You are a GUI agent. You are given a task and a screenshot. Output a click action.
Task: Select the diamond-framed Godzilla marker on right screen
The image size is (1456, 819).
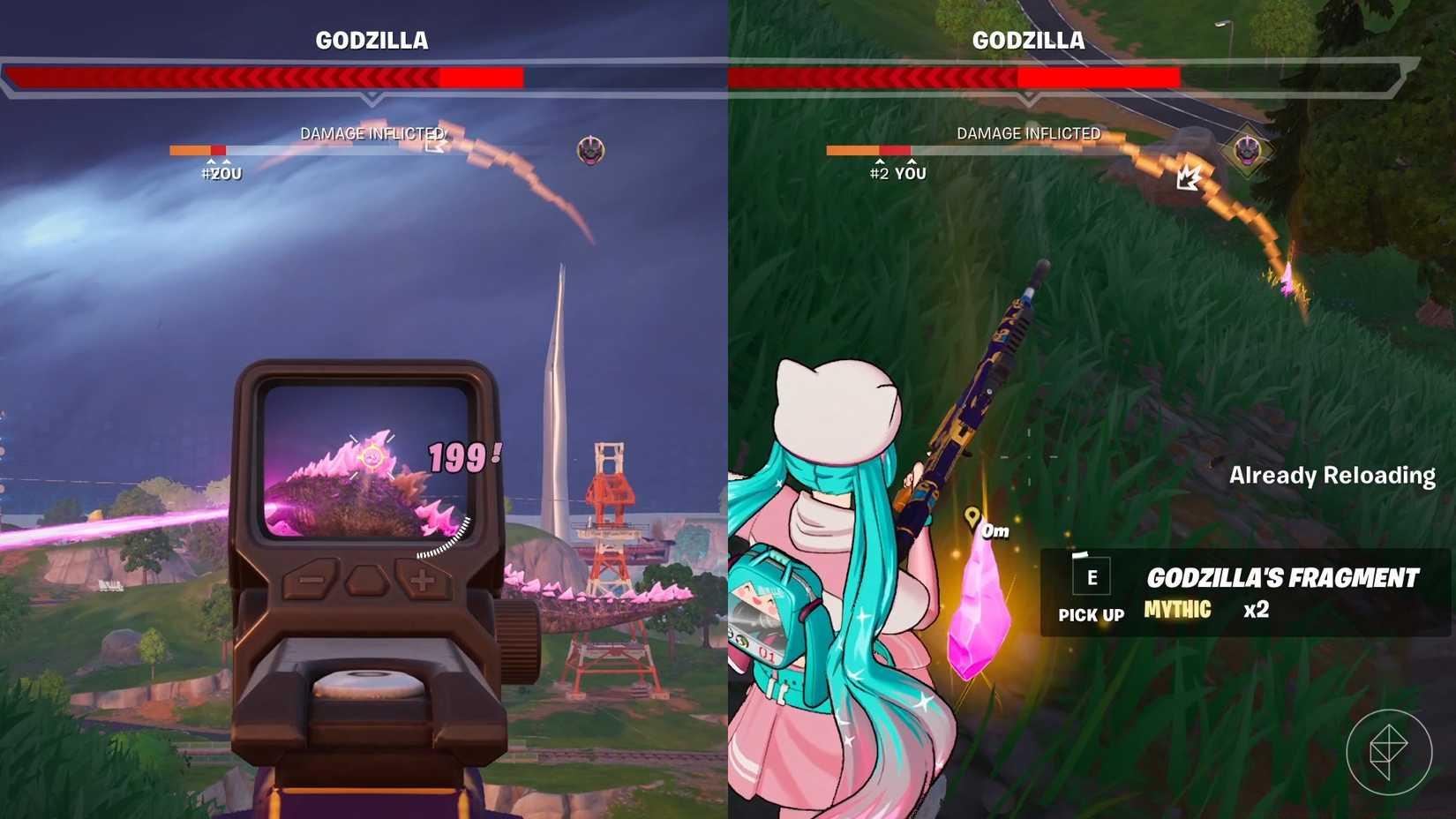(x=1246, y=152)
